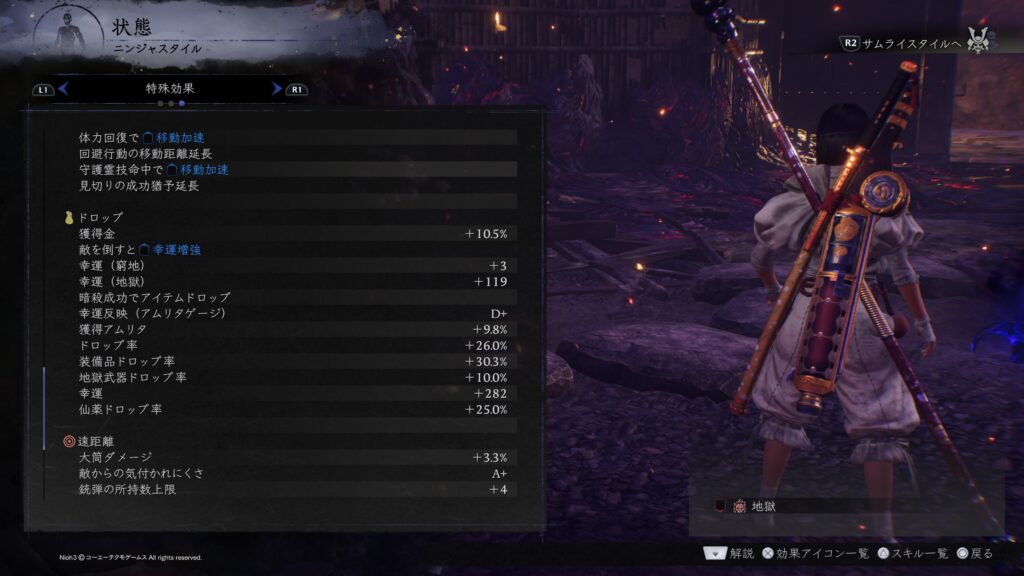Select the 仙薬ドロップ率 row
1024x576 pixels.
290,409
